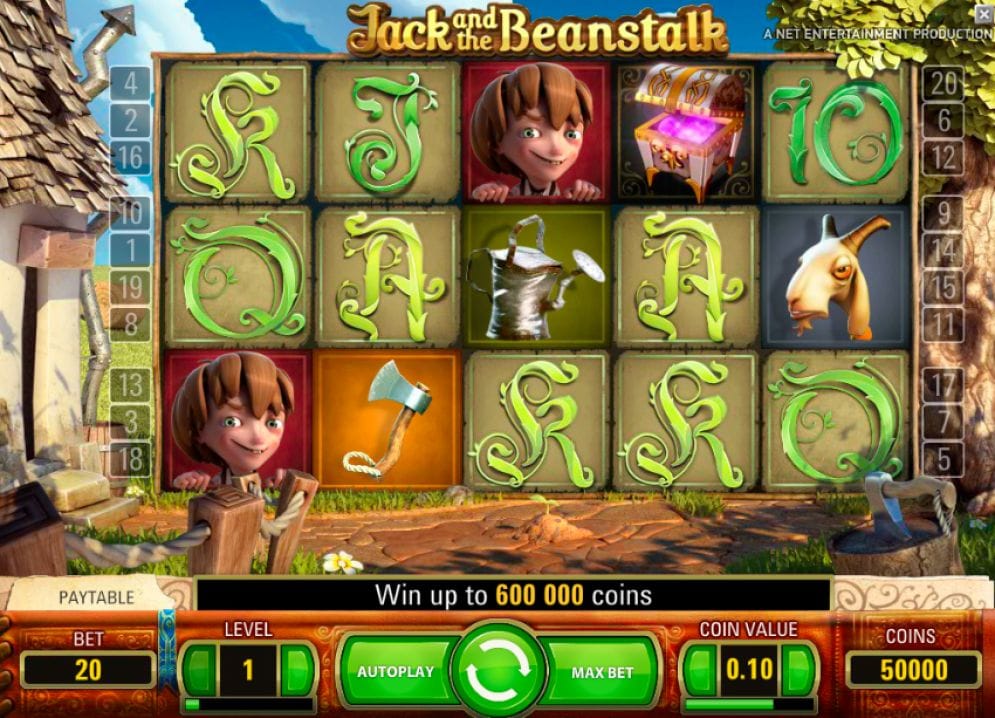Select payline number 17 marker
995x718 pixels.
point(942,384)
